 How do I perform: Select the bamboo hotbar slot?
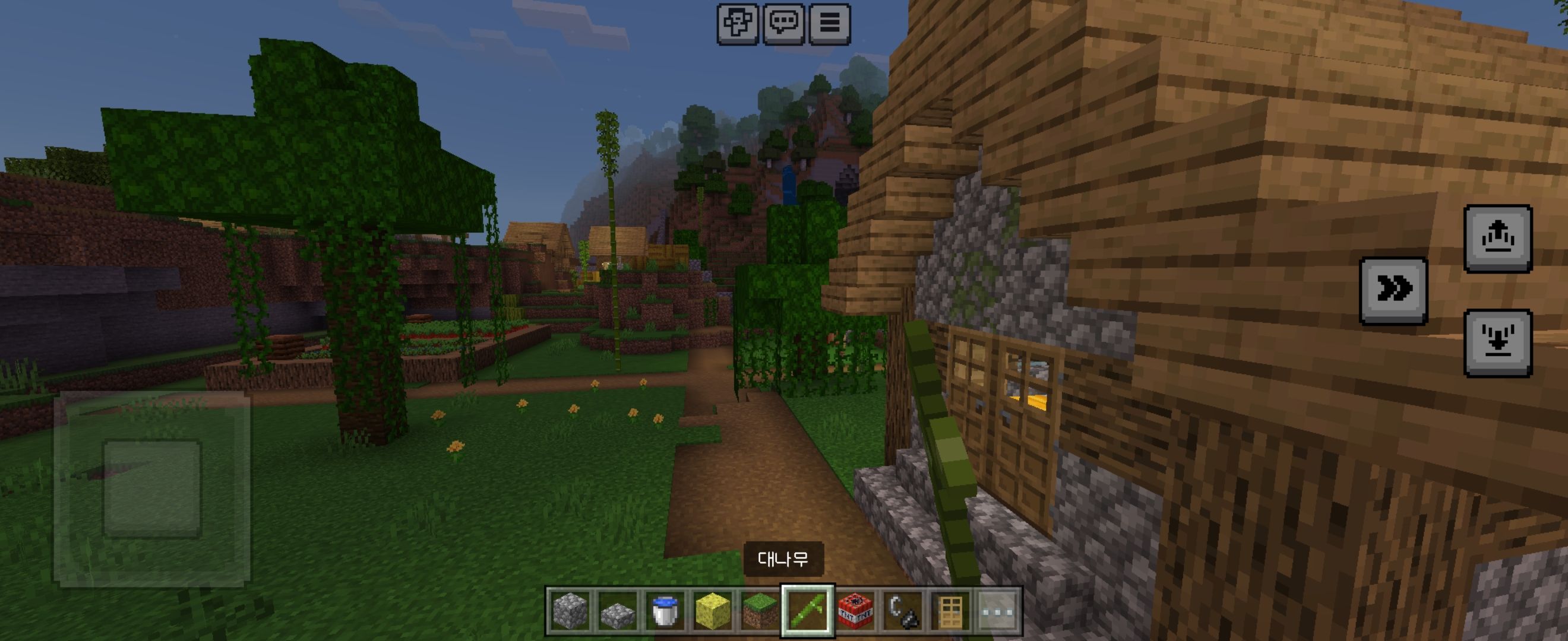(x=808, y=610)
